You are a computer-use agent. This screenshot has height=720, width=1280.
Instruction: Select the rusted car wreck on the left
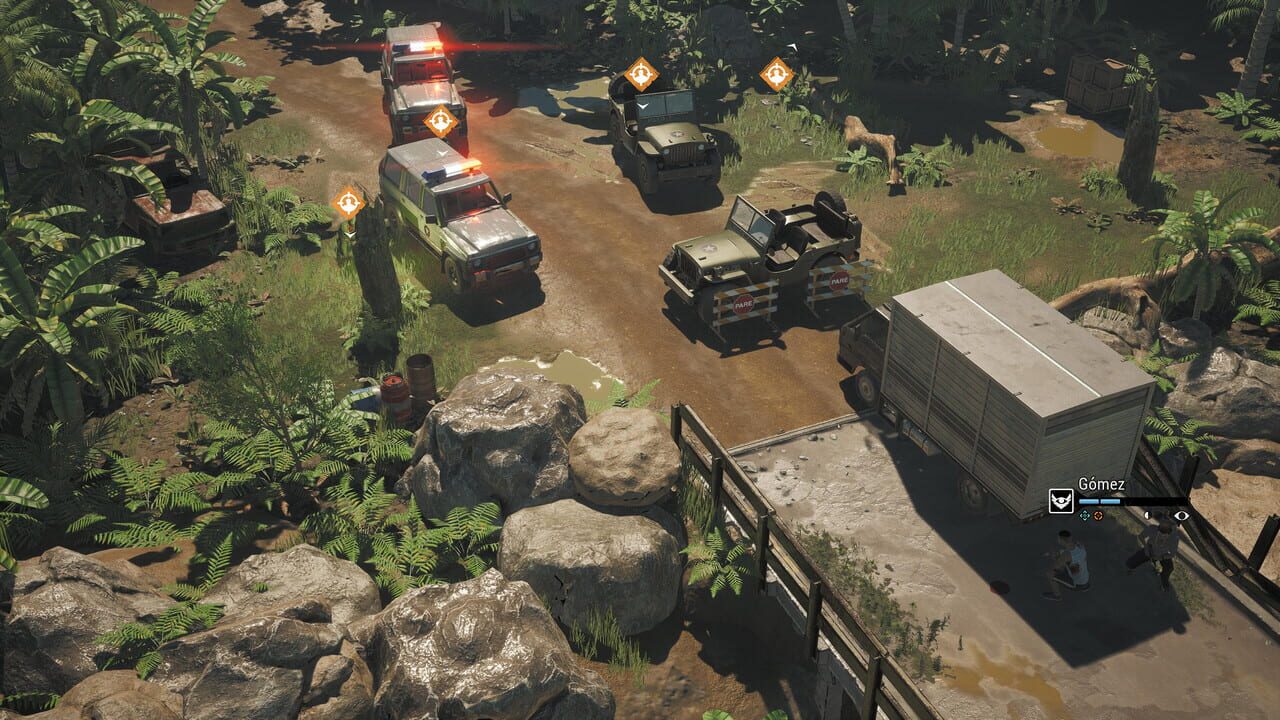click(x=180, y=210)
